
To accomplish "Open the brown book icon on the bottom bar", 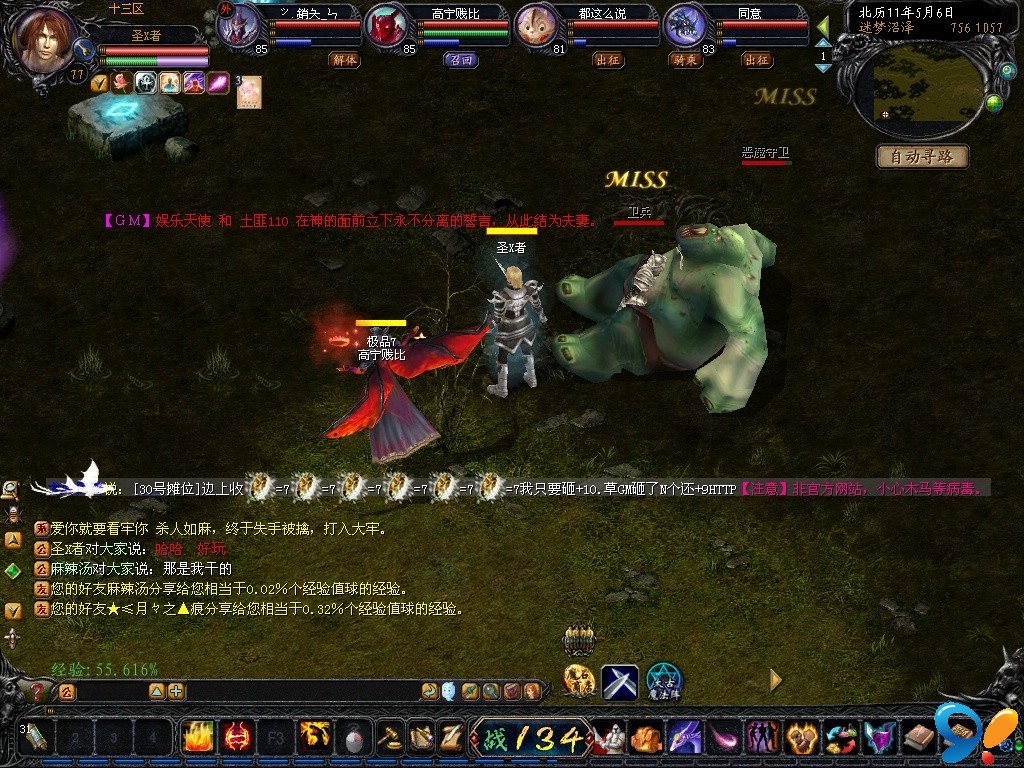I will [x=919, y=738].
